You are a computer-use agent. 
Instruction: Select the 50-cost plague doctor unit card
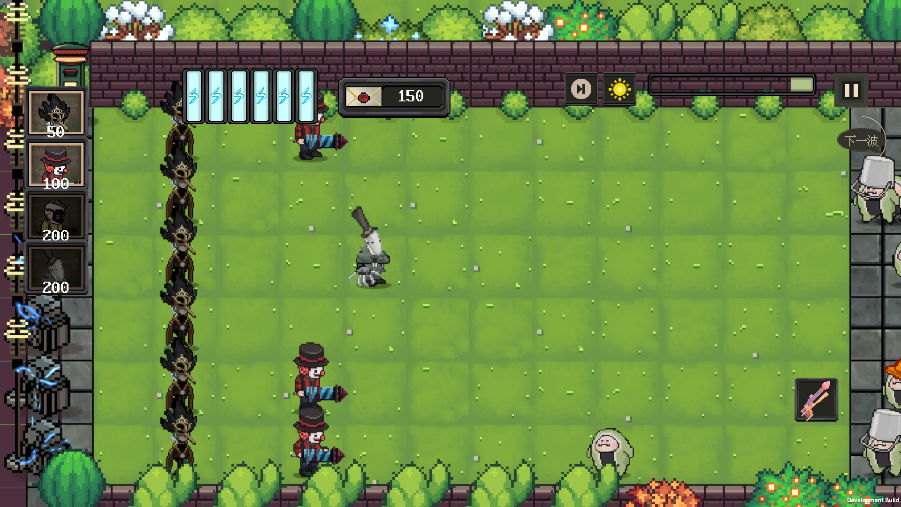pos(56,114)
